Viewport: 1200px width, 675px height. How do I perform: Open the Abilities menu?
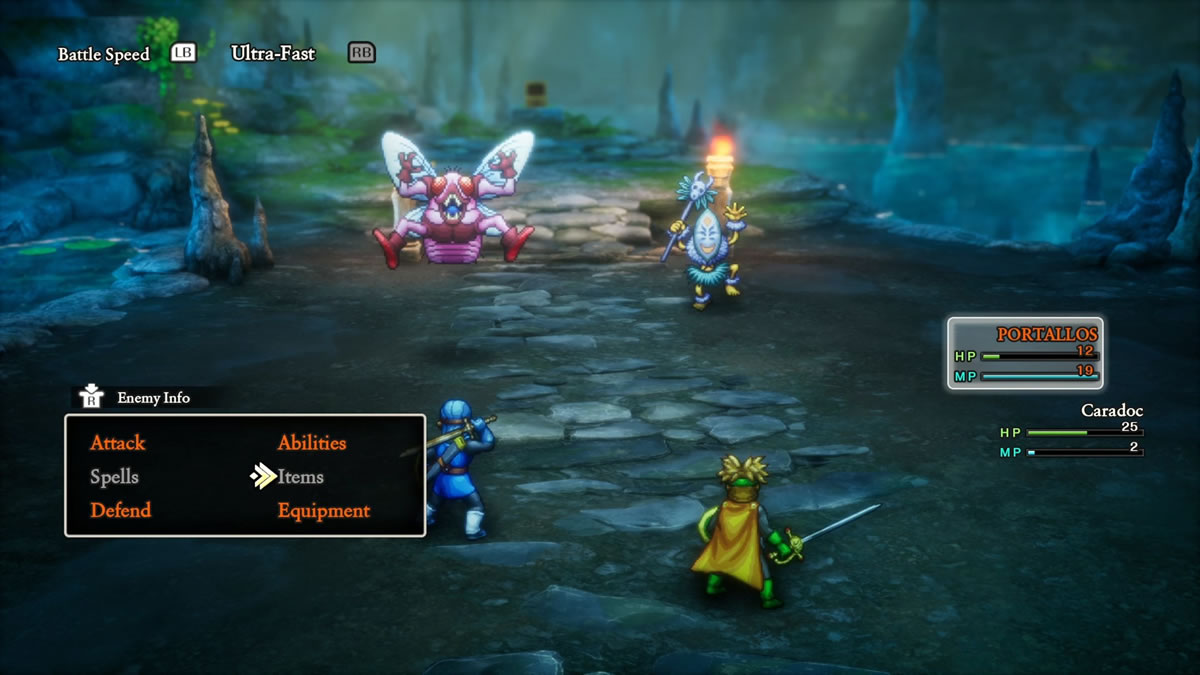pos(312,443)
